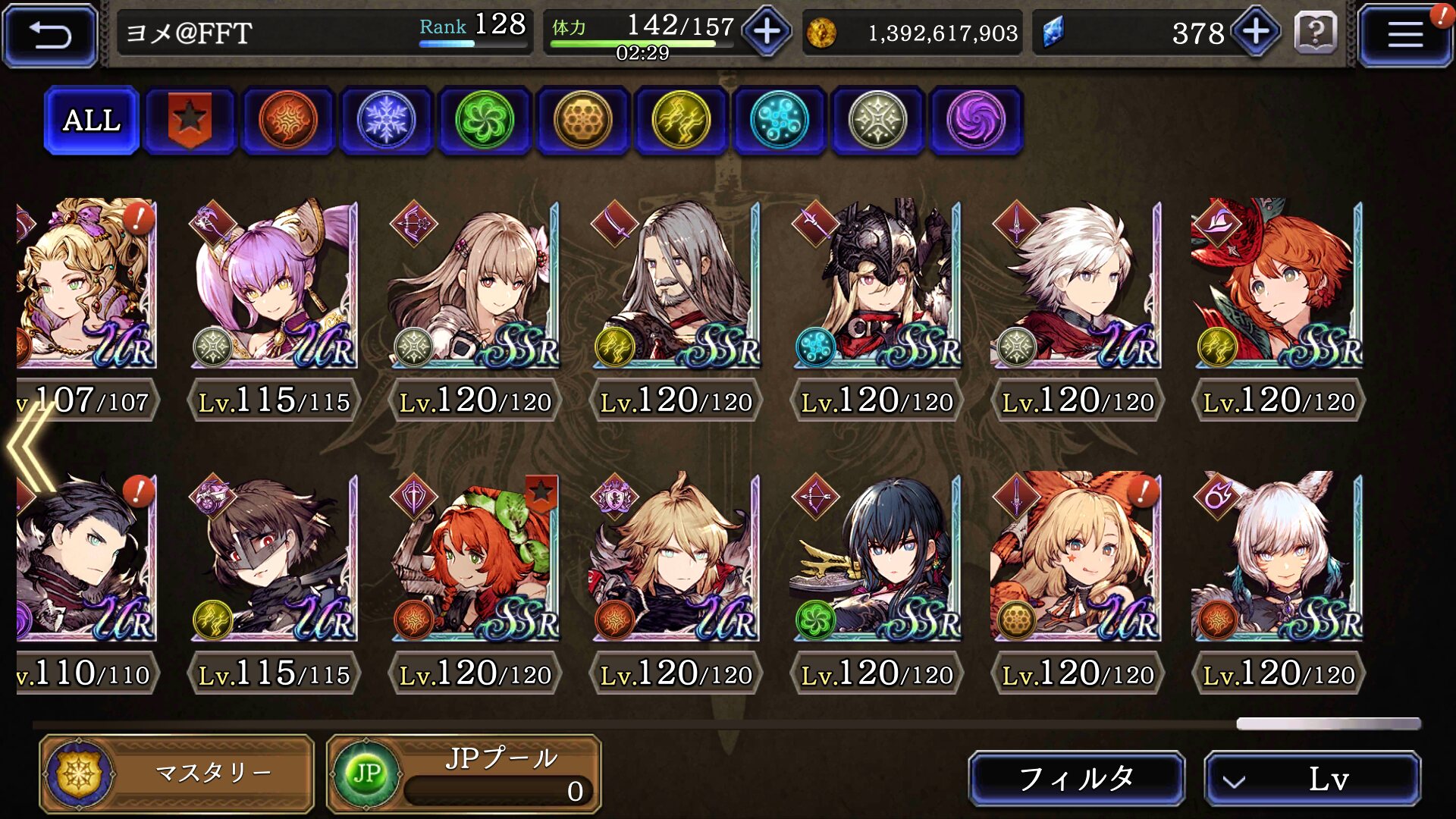1456x819 pixels.
Task: Open the JPプール panel
Action: click(x=464, y=773)
